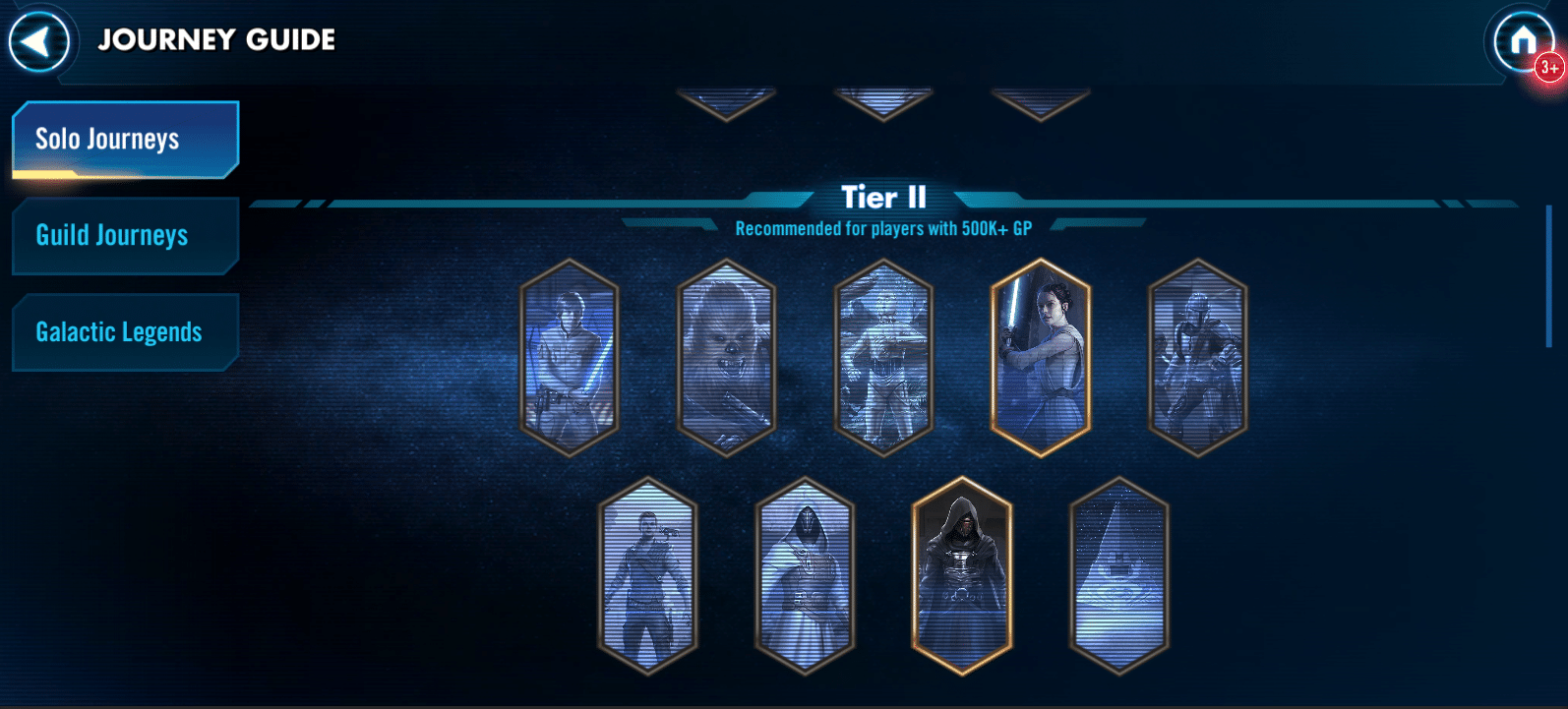Select the Luke Skywalker journey card
Viewport: 1568px width, 709px height.
(x=569, y=358)
